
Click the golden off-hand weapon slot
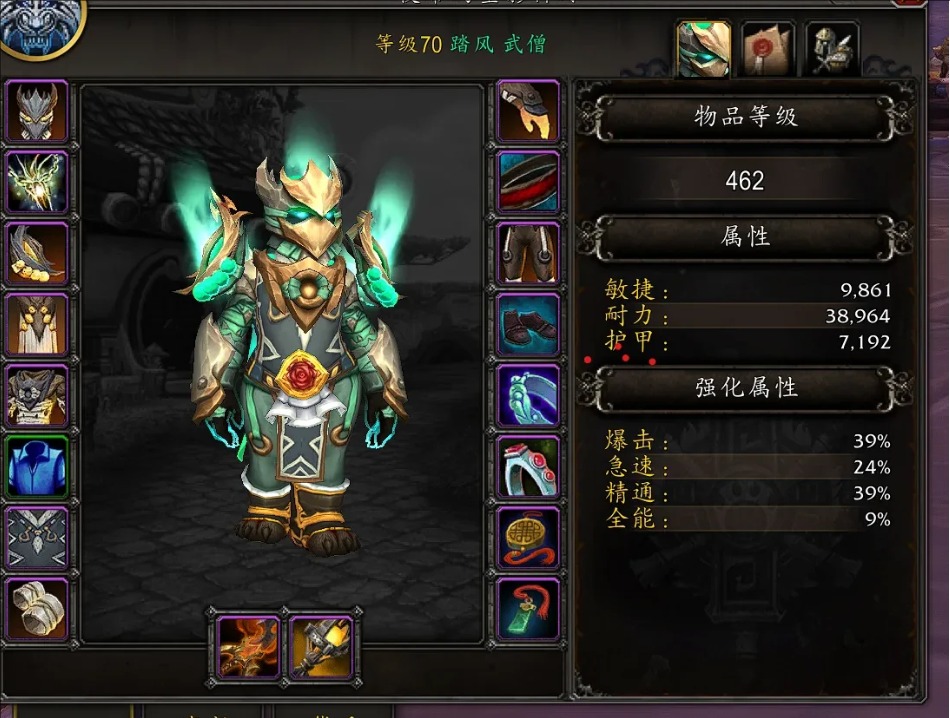321,646
